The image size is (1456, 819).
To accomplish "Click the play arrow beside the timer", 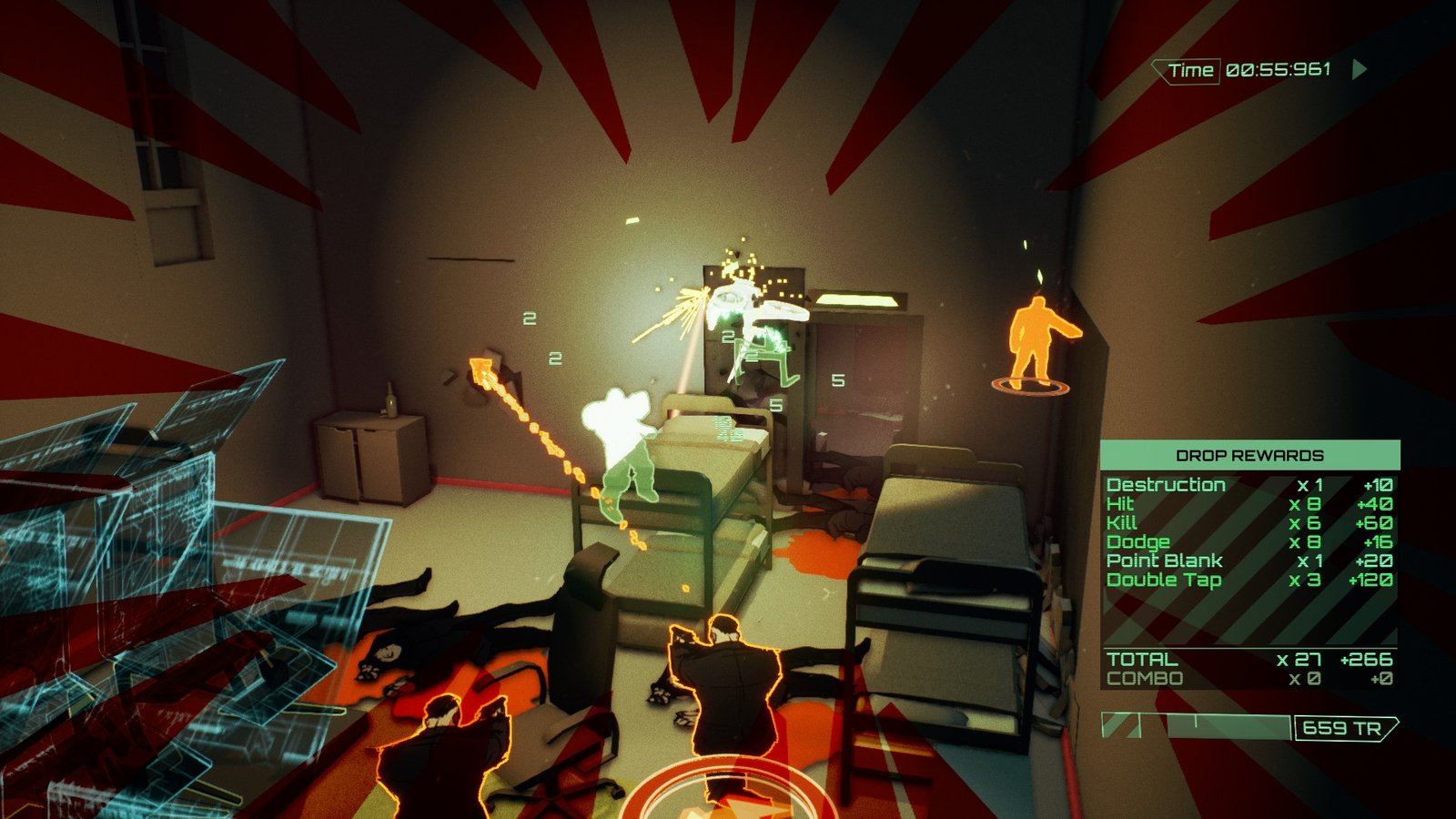I will [x=1360, y=70].
